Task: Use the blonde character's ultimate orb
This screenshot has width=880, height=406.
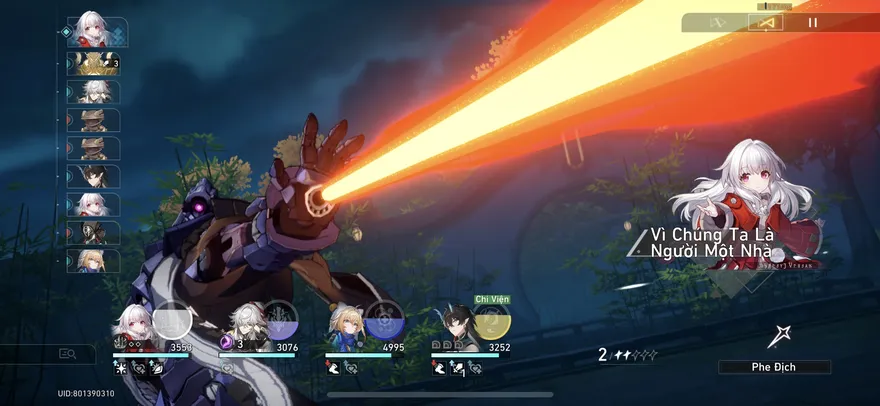Action: pos(383,322)
